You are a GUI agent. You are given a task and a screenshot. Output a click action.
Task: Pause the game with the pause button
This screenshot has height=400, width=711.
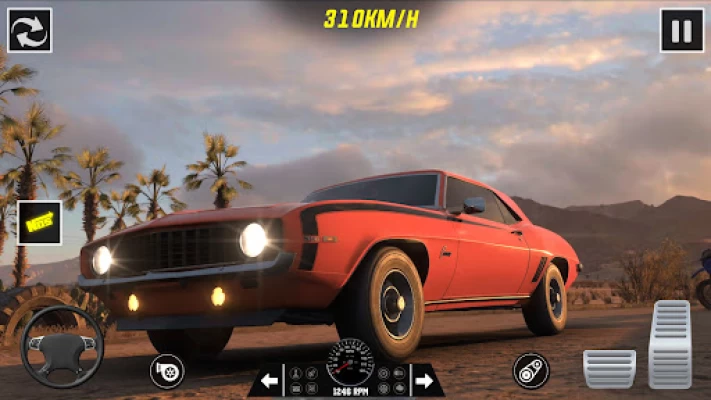(681, 30)
